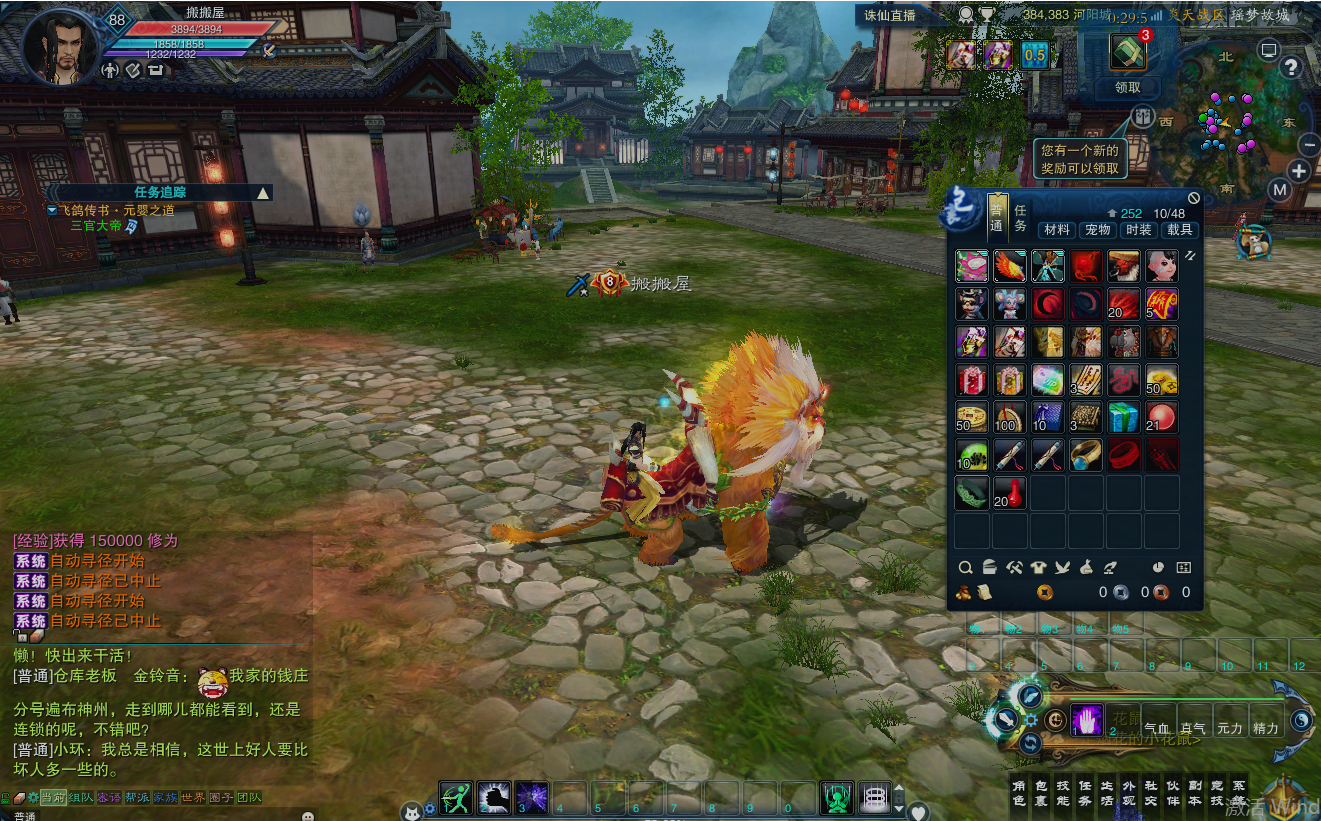Screen dimensions: 1321x821
Task: Click the gold coin currency icon below the bag
Action: coord(1044,592)
